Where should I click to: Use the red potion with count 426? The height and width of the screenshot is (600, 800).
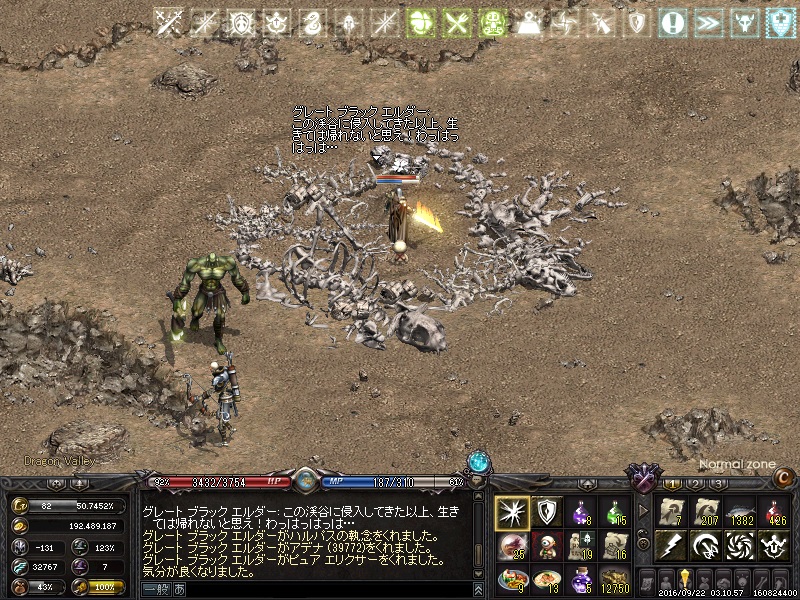pyautogui.click(x=773, y=512)
